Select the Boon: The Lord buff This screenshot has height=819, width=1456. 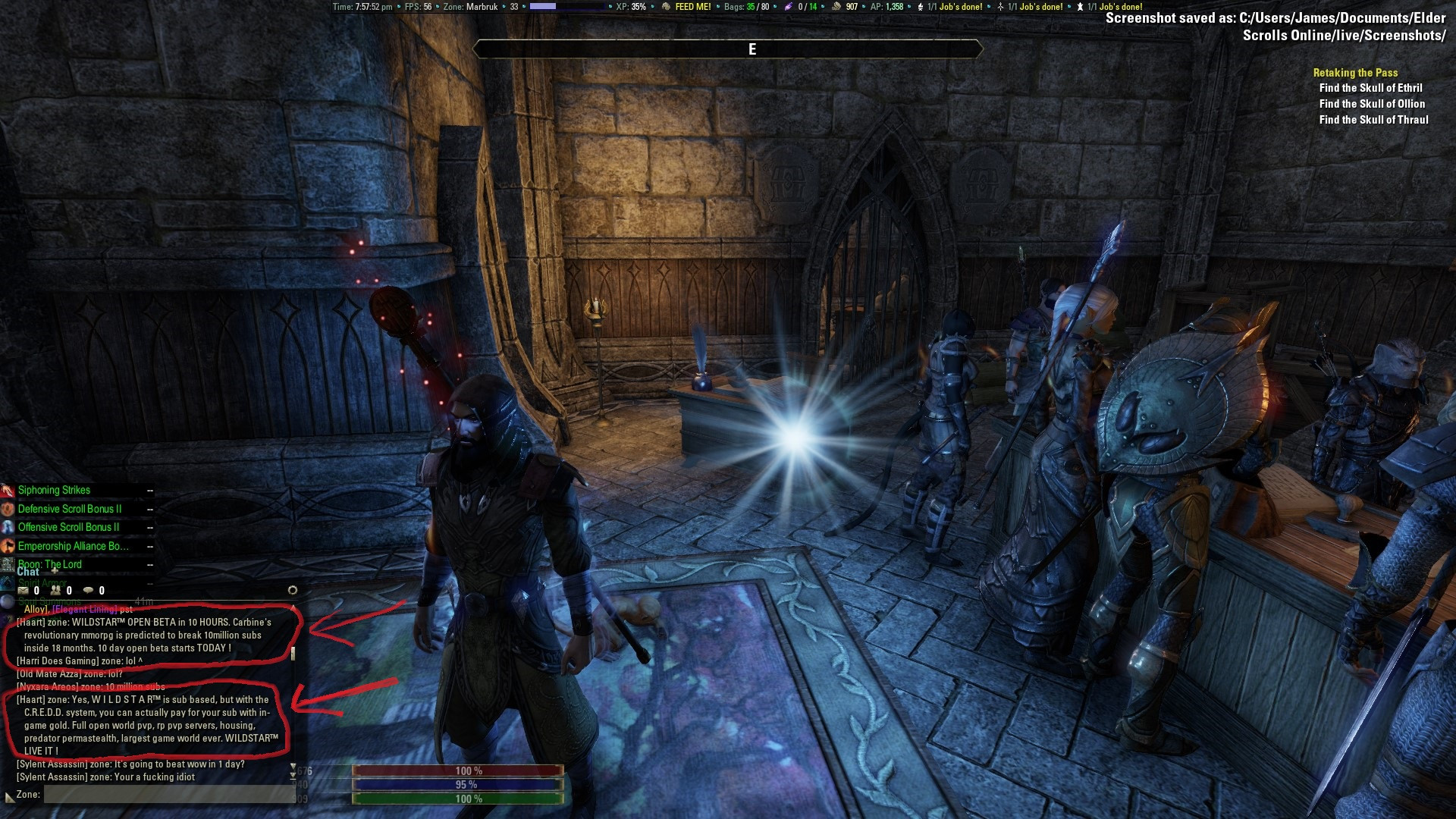(x=49, y=564)
